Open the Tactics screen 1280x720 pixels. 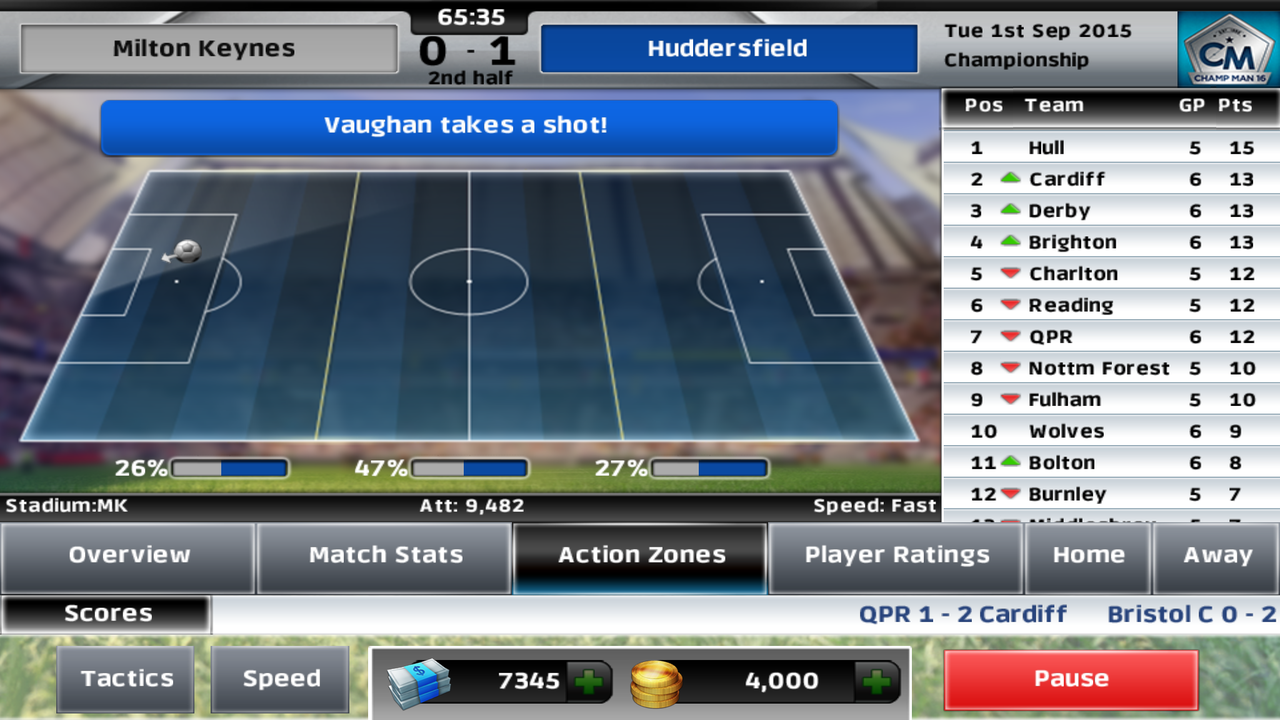tap(127, 679)
